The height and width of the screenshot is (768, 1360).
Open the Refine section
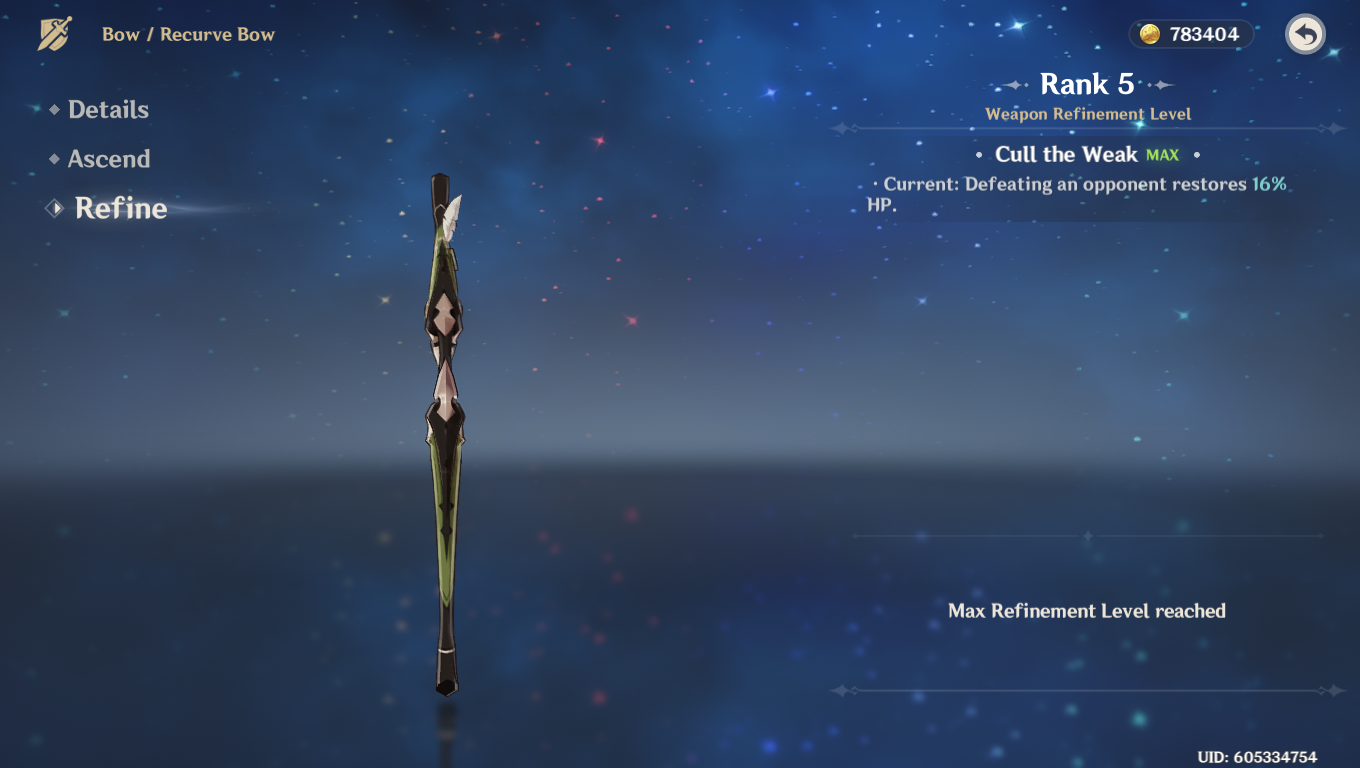(x=119, y=208)
